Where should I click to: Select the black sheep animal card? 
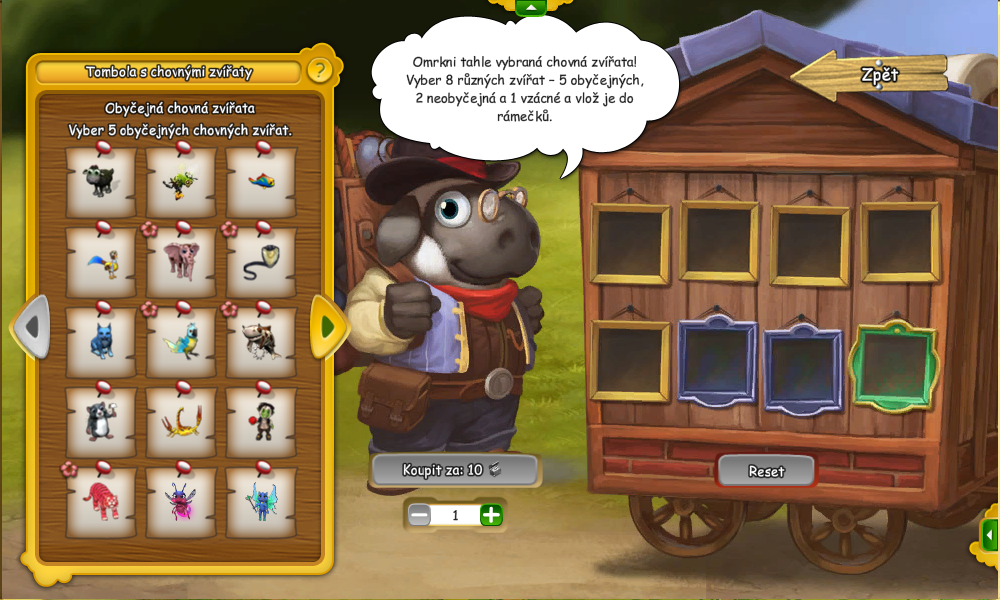(100, 182)
